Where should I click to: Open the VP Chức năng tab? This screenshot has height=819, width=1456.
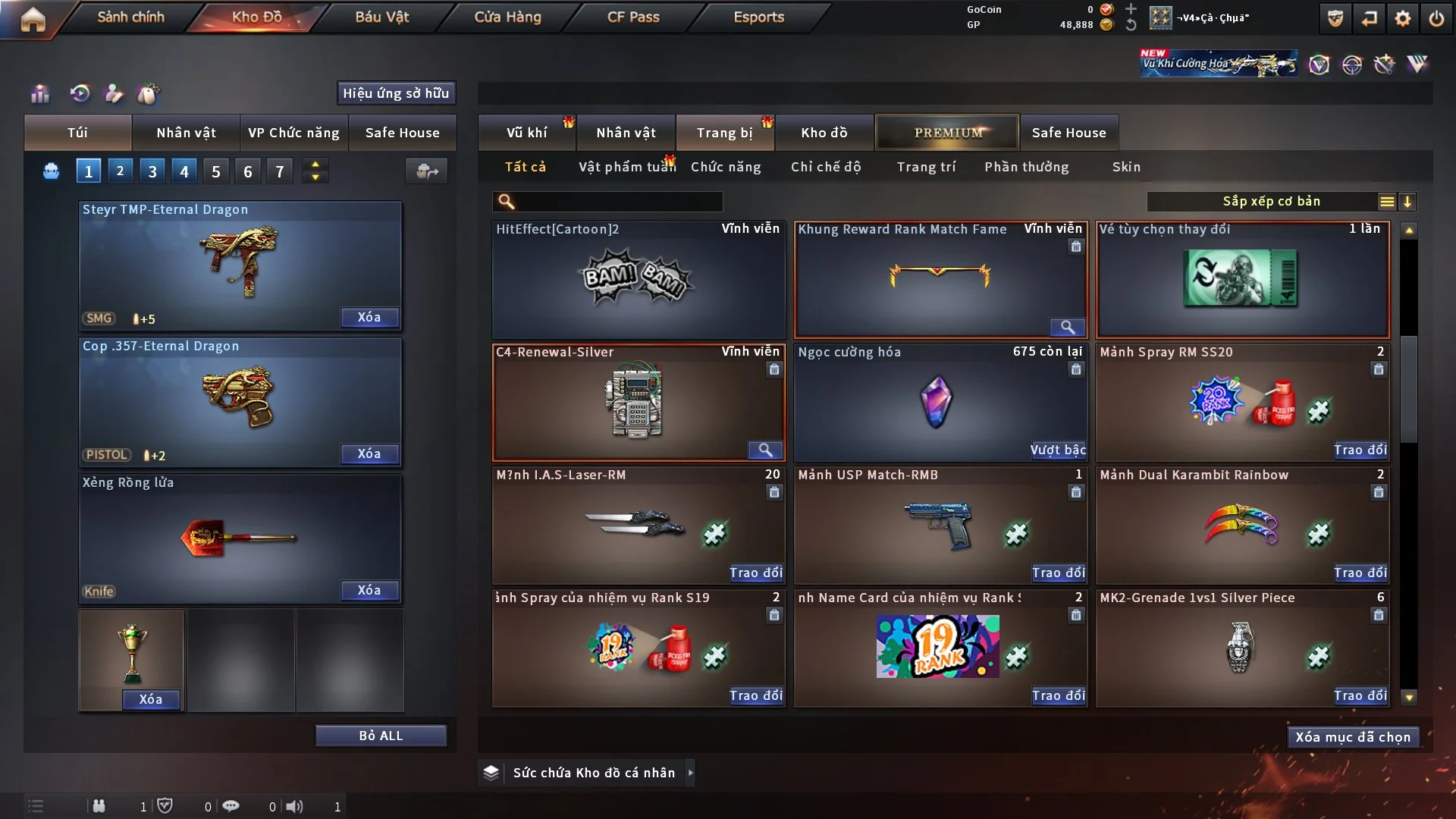tap(293, 133)
